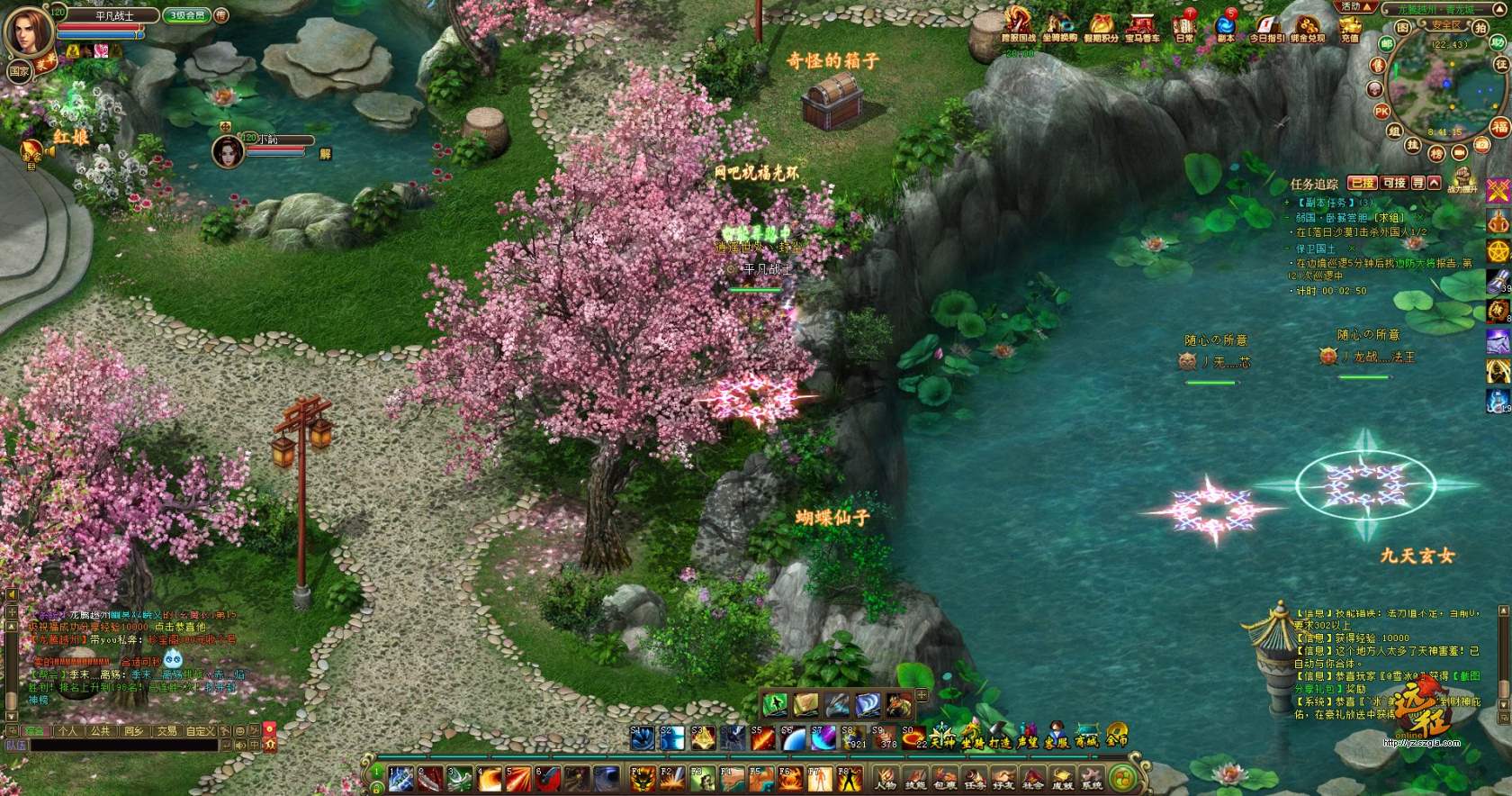This screenshot has height=796, width=1512.
Task: Activate the S5 fire slash skill
Action: [761, 738]
